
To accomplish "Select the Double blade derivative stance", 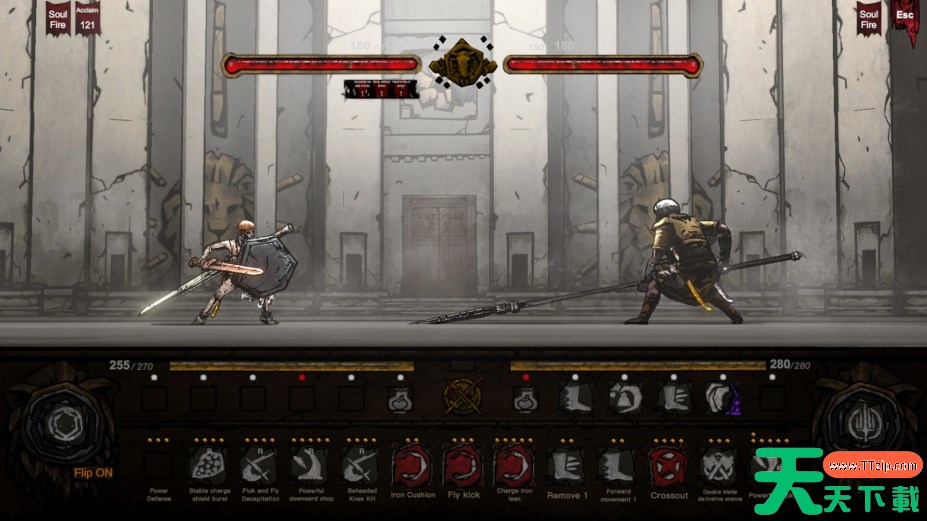I will tap(718, 466).
